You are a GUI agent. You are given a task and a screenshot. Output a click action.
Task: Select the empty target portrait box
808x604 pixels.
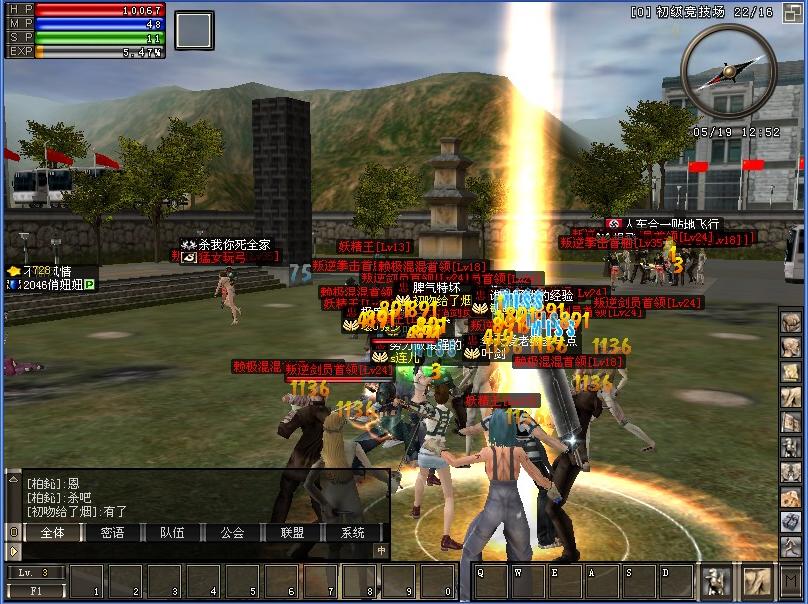tap(194, 31)
